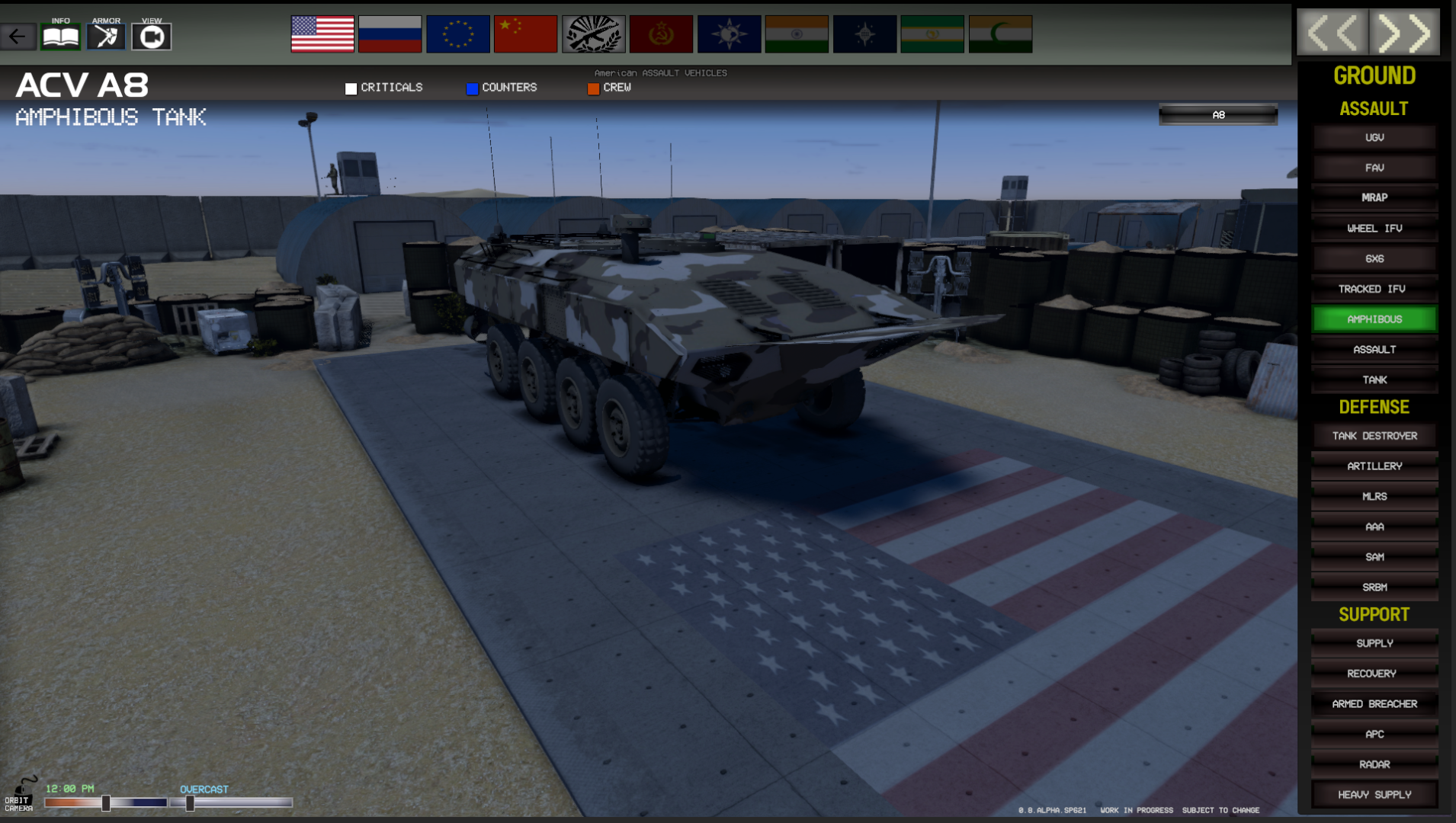
Task: Open the TANK DESTROYER list
Action: [1374, 435]
